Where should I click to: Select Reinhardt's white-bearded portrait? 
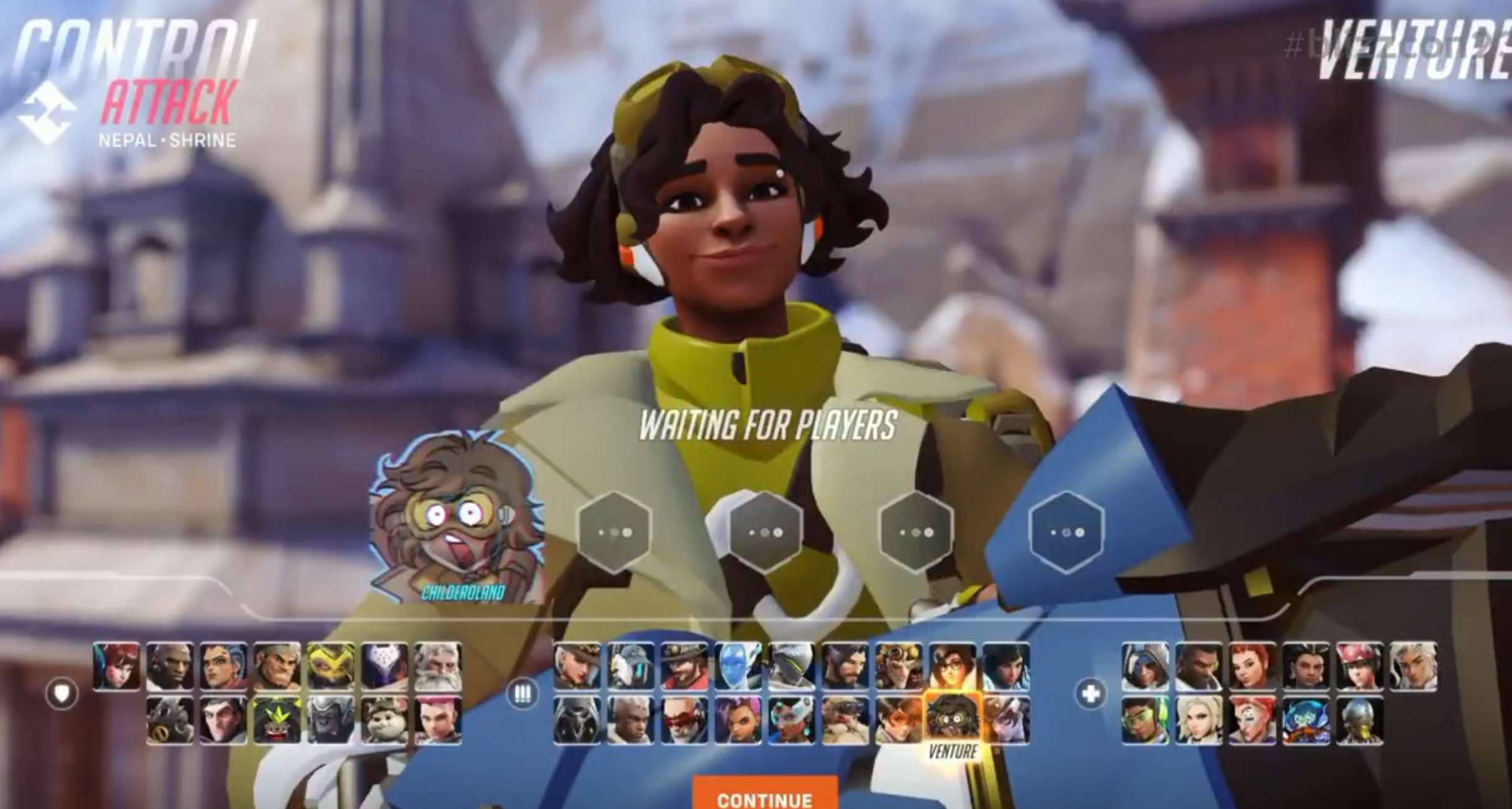click(x=438, y=666)
